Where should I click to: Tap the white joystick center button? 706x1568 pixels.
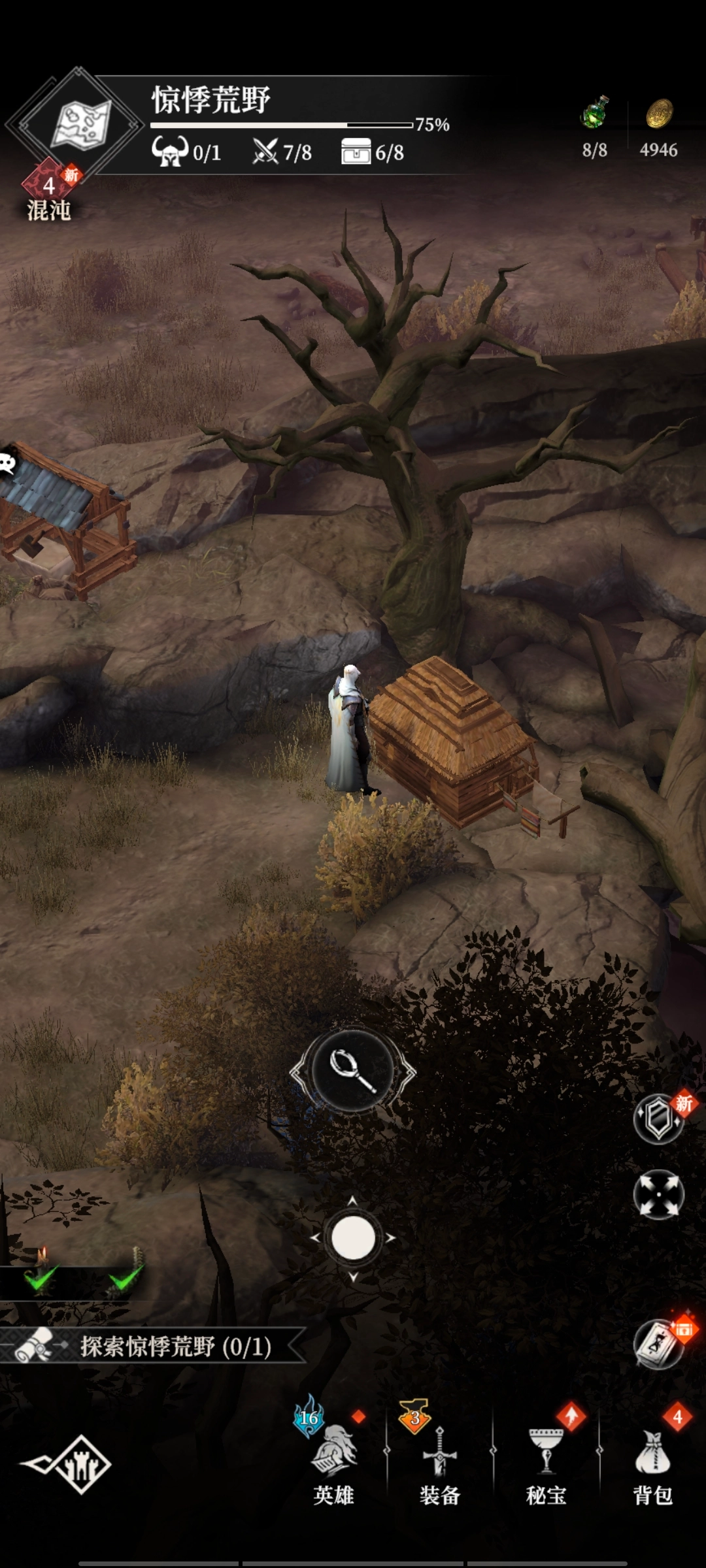point(353,1238)
